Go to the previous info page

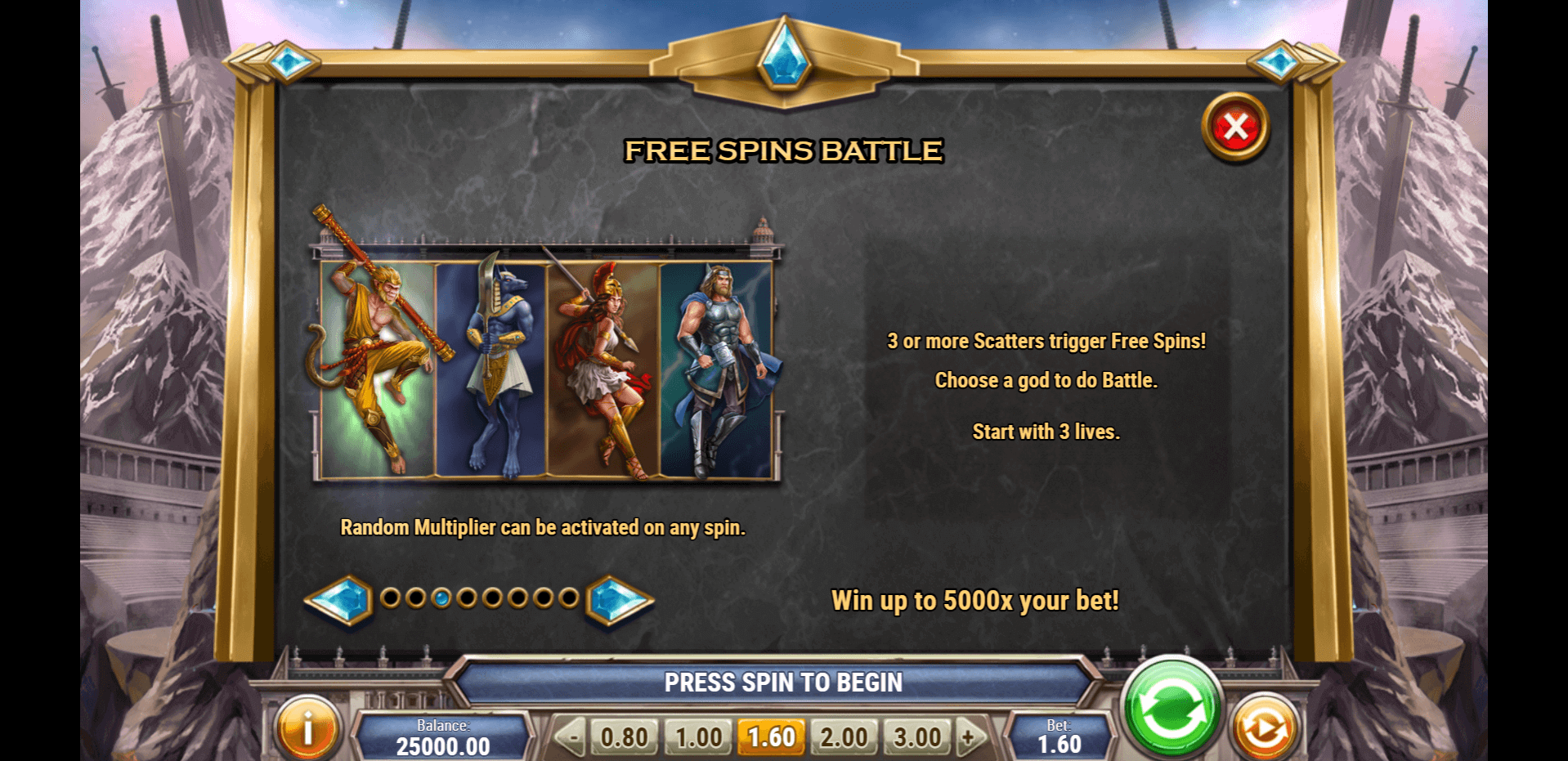click(x=340, y=600)
